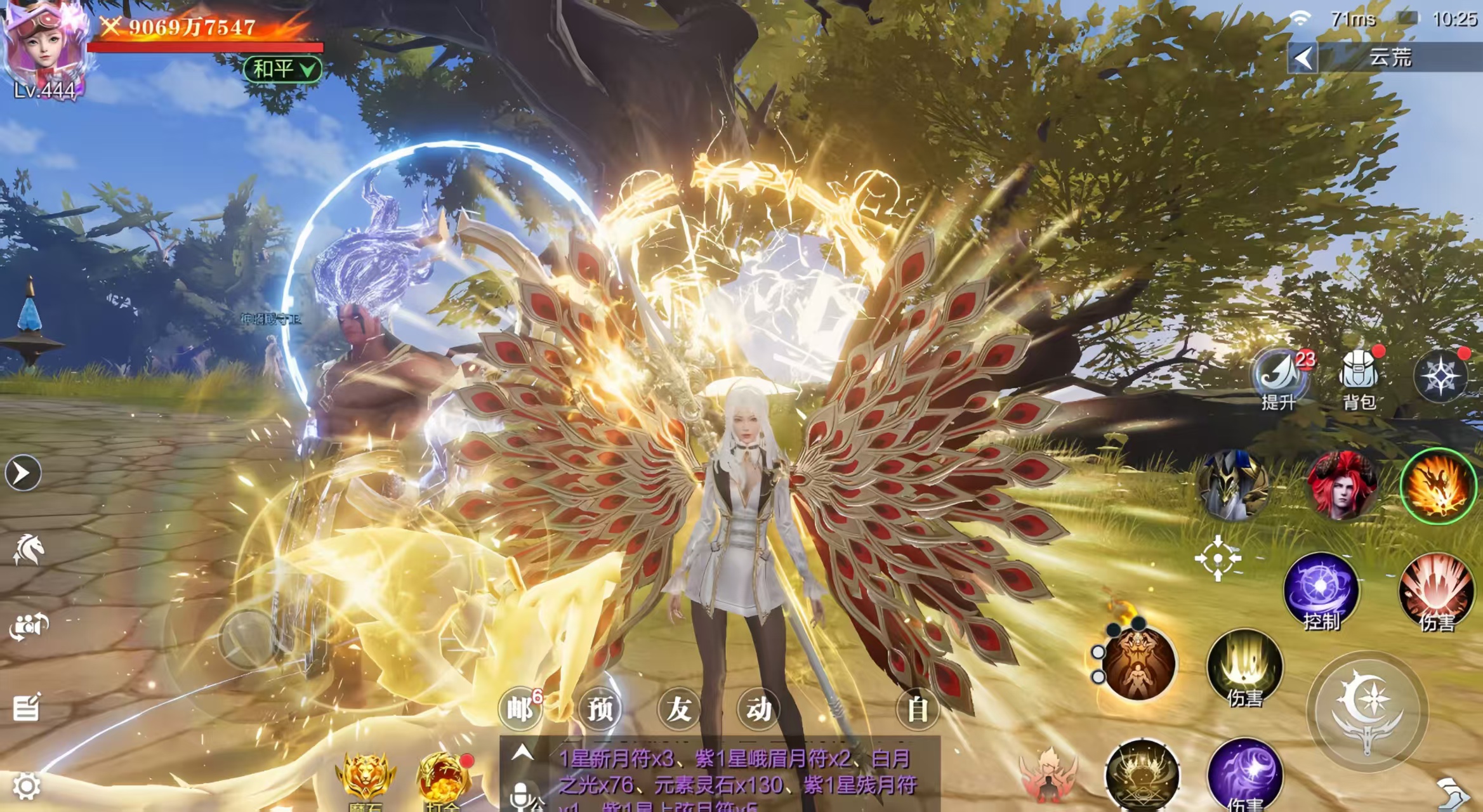Tap the target lock crosshair

[1218, 558]
